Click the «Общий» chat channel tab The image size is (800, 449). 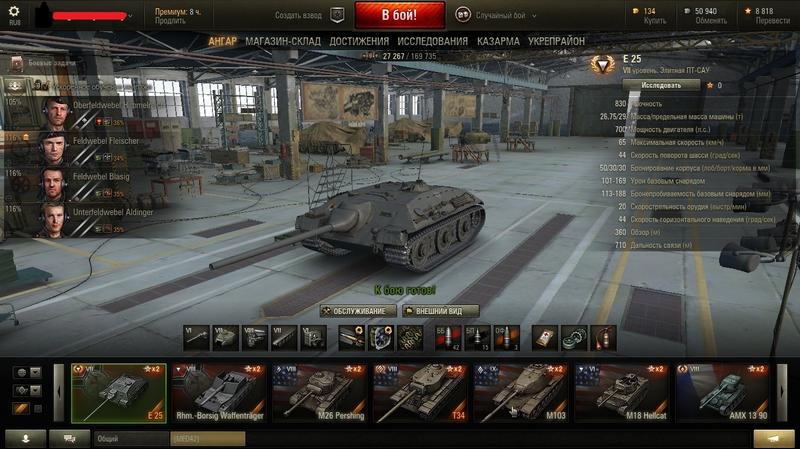(130, 438)
